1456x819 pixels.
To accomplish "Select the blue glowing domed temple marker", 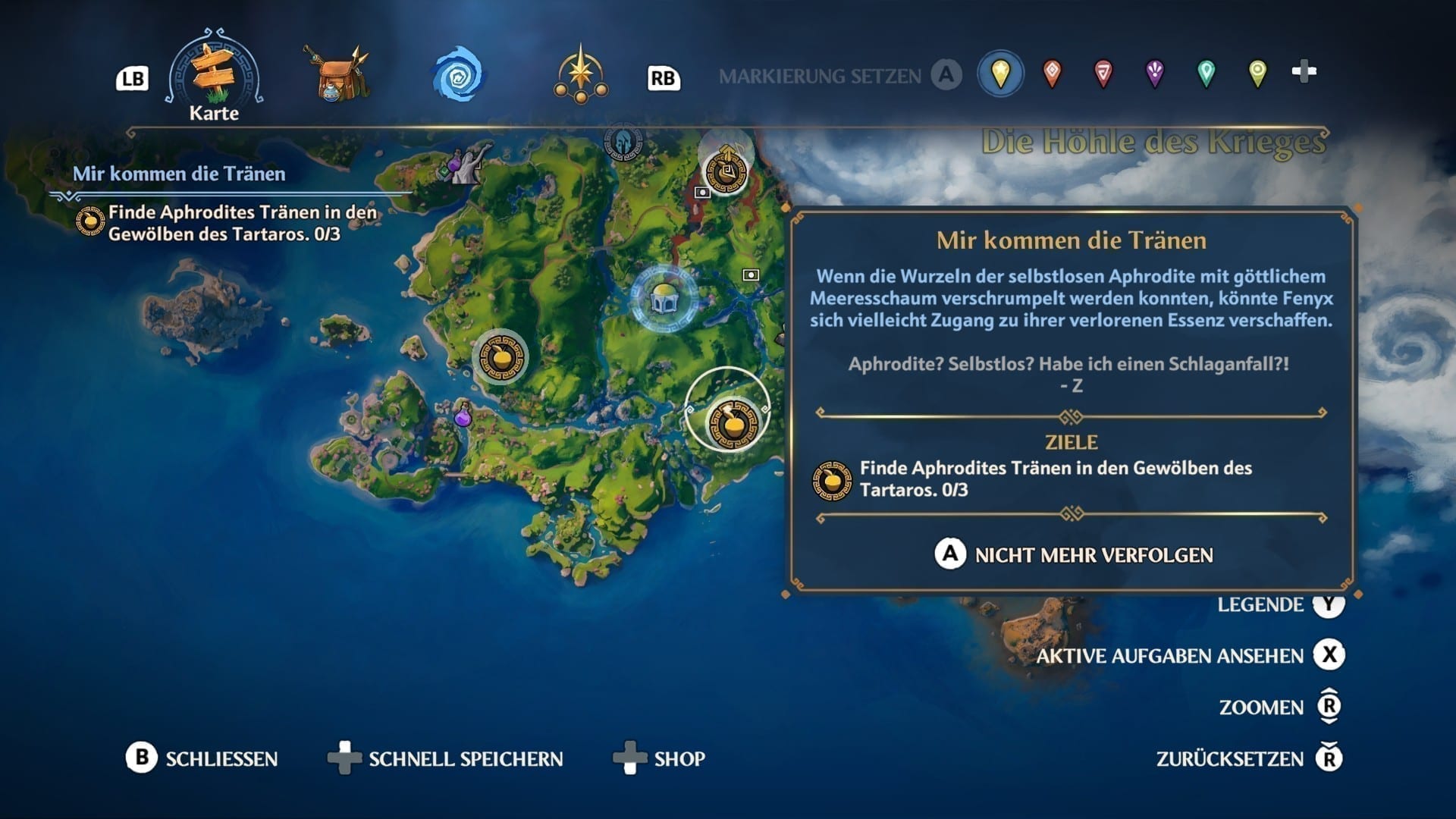I will pyautogui.click(x=664, y=298).
